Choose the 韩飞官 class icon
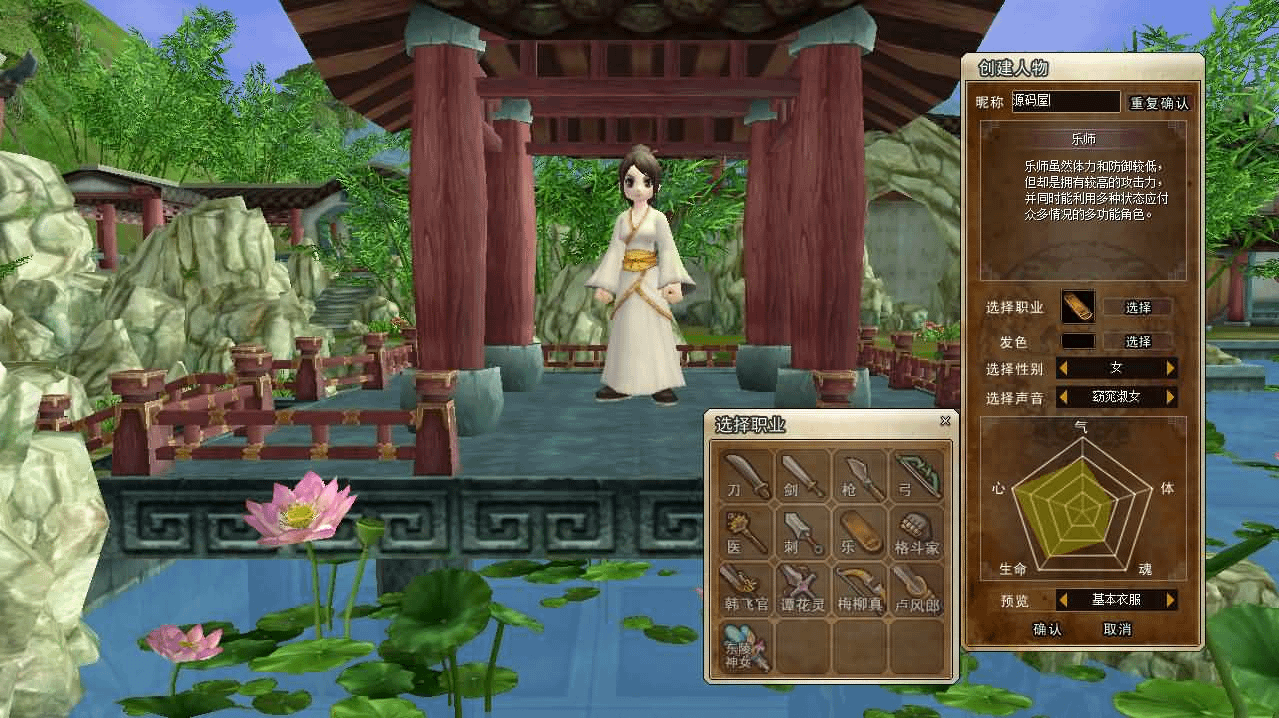 coord(746,588)
